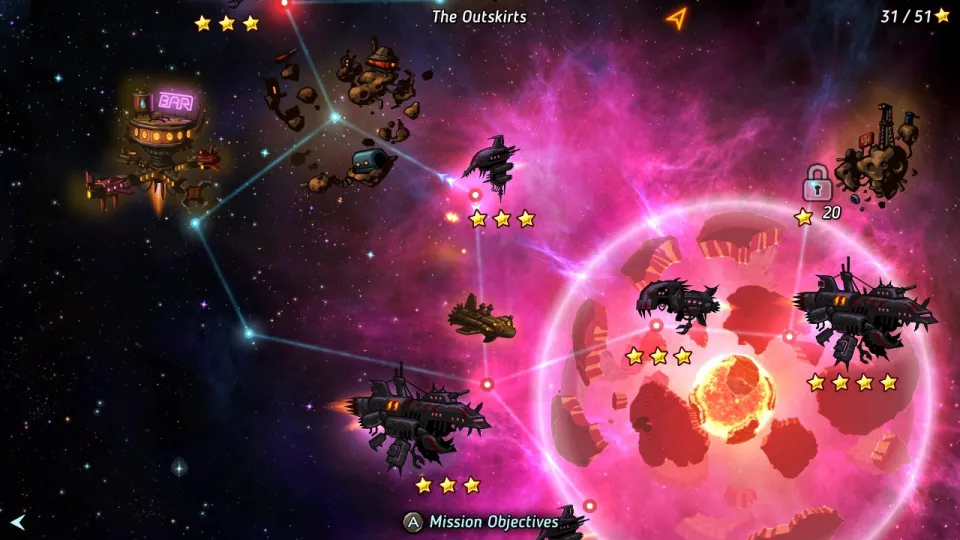Select the black ship near the molten core
The image size is (960, 540).
point(676,303)
